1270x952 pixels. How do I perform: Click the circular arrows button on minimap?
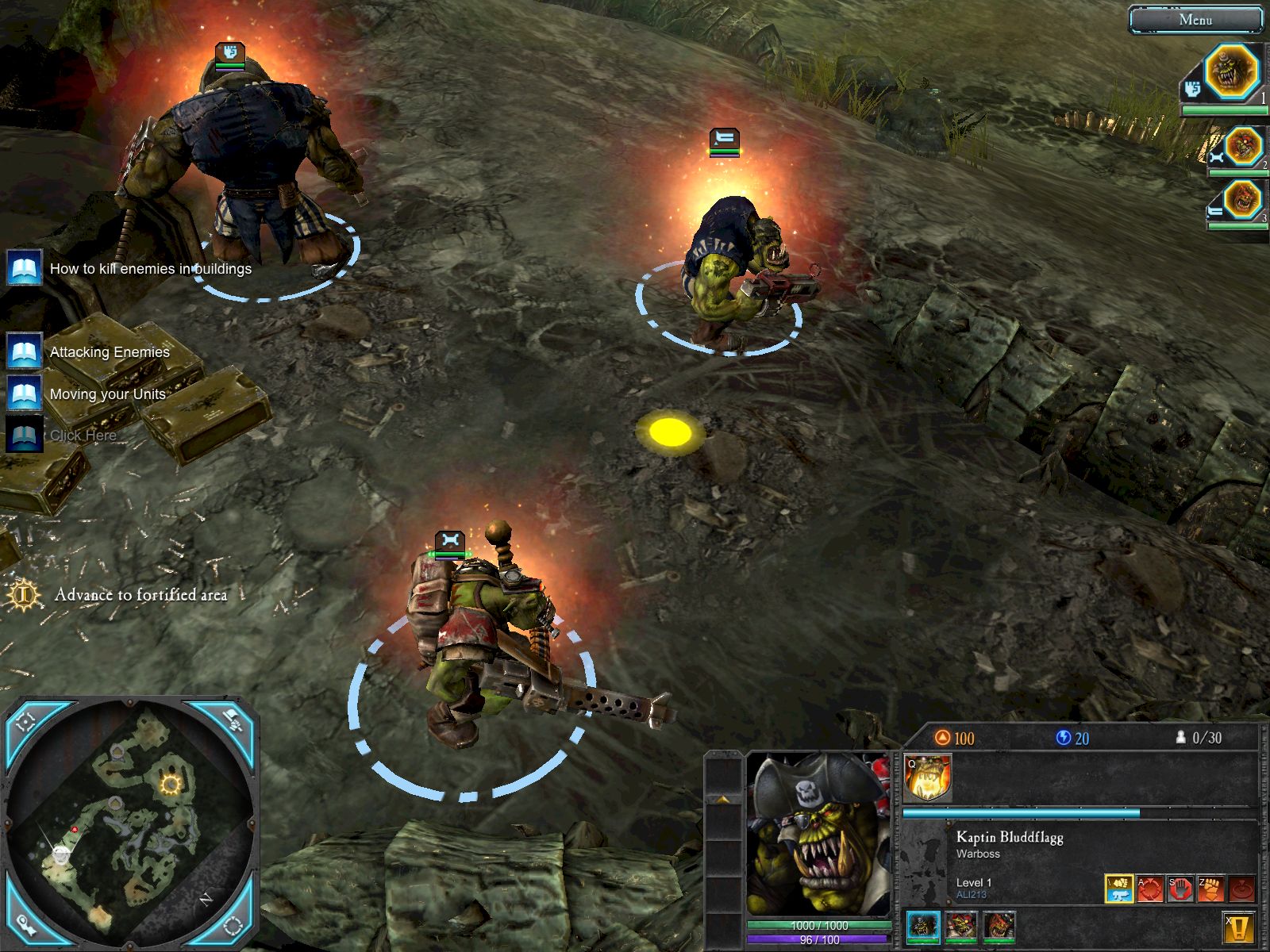[232, 924]
